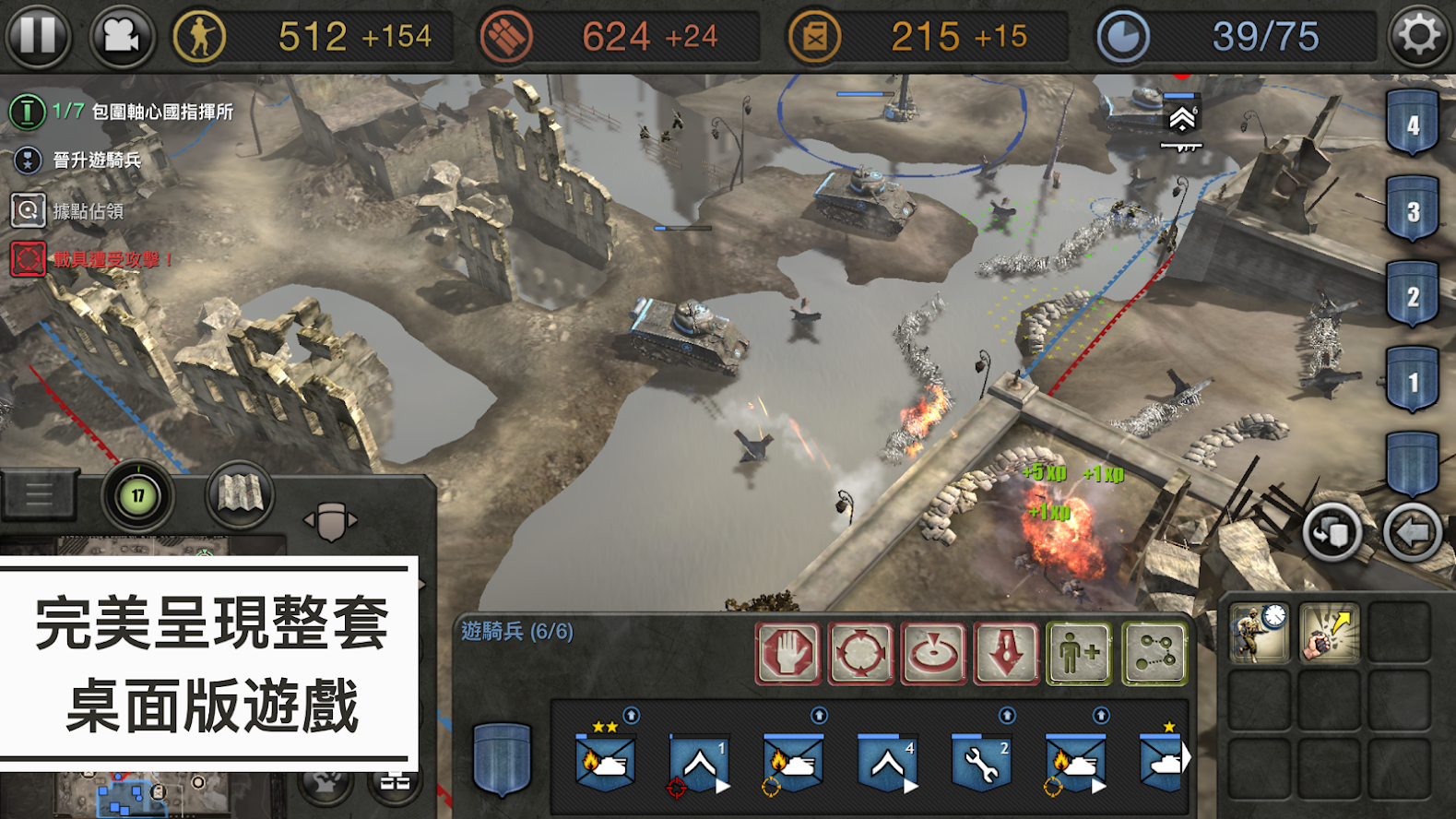Pause the game
Image resolution: width=1456 pixels, height=819 pixels.
[x=38, y=36]
